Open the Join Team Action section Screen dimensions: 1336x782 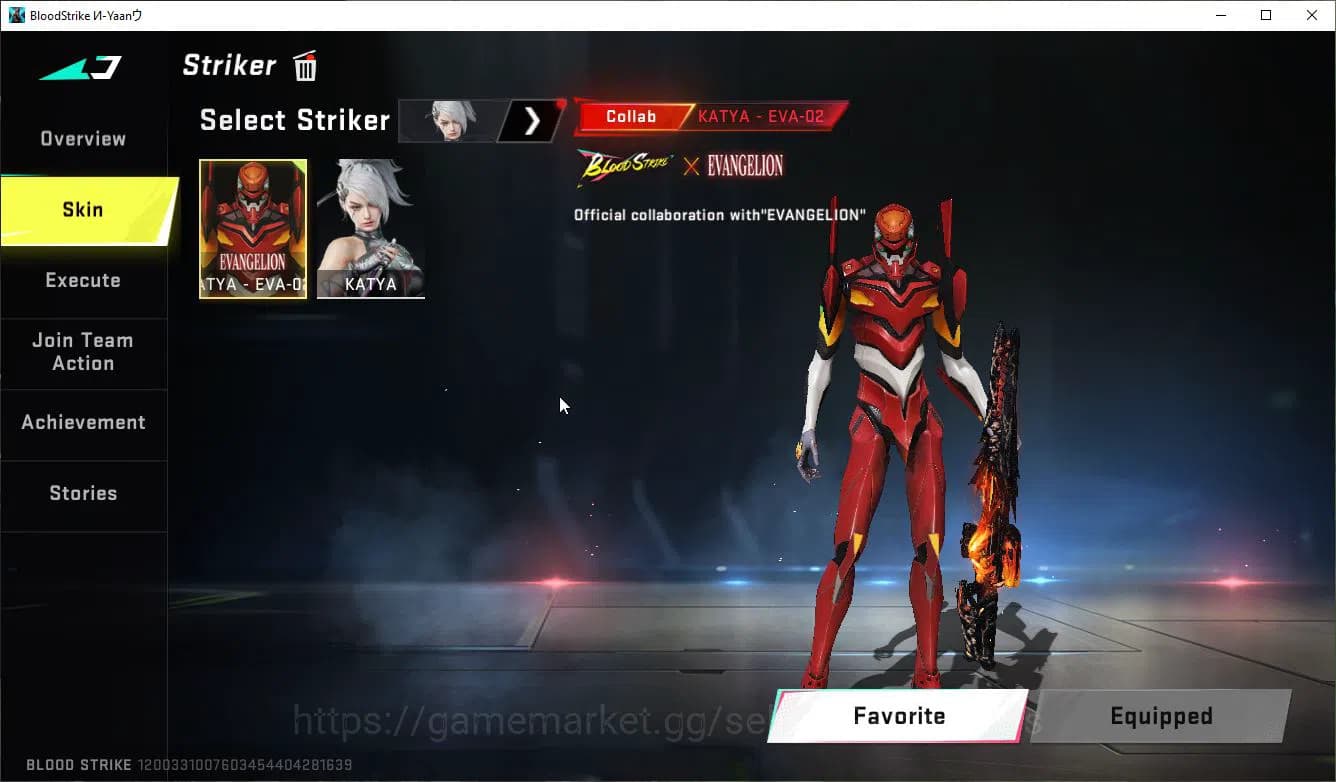pos(83,352)
